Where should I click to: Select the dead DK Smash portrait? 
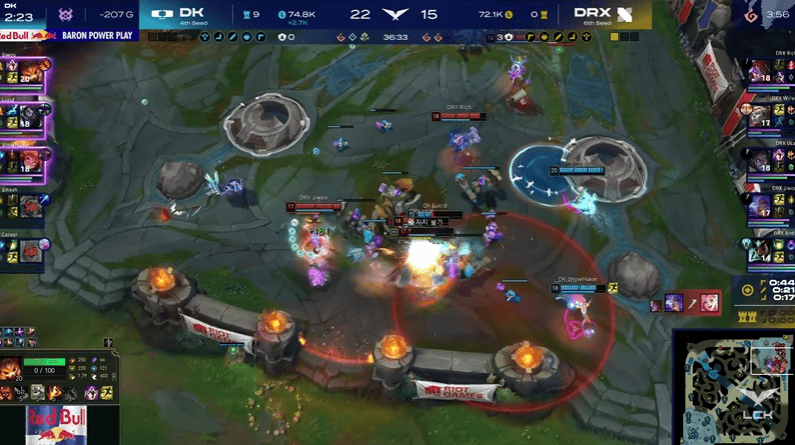tap(31, 205)
